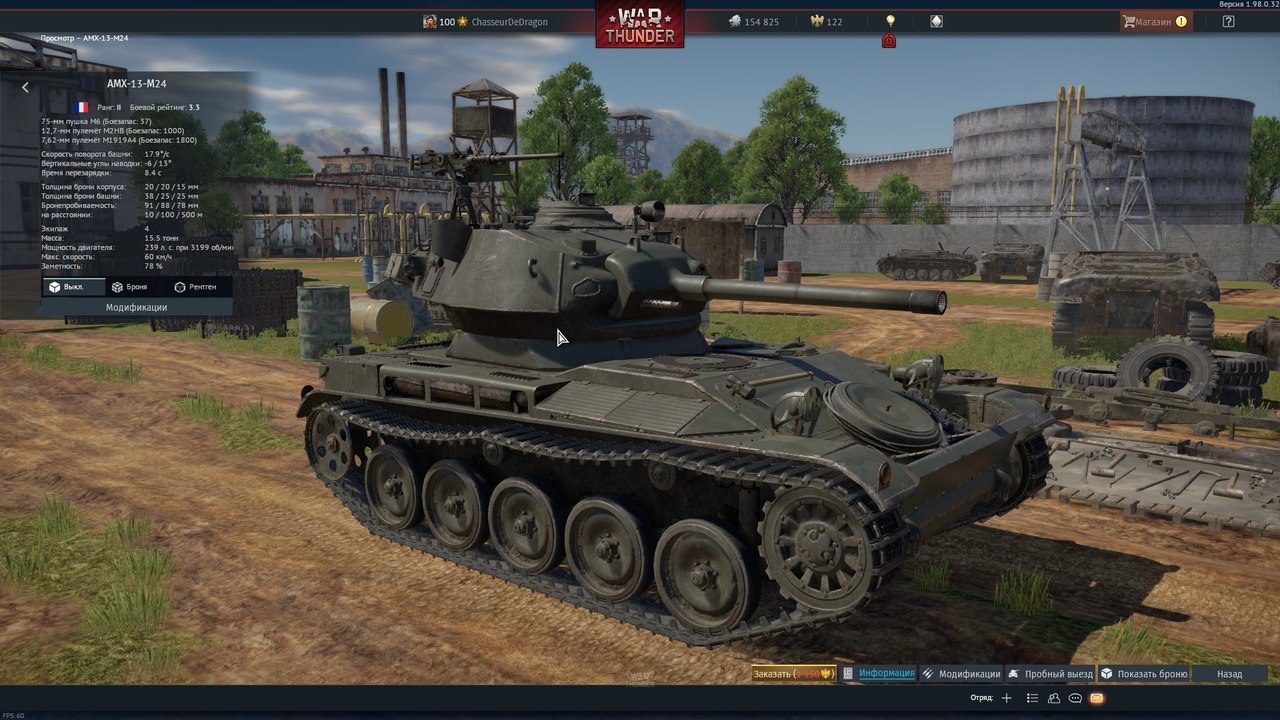
Task: Click the white diamond icon in top bar
Action: (936, 21)
